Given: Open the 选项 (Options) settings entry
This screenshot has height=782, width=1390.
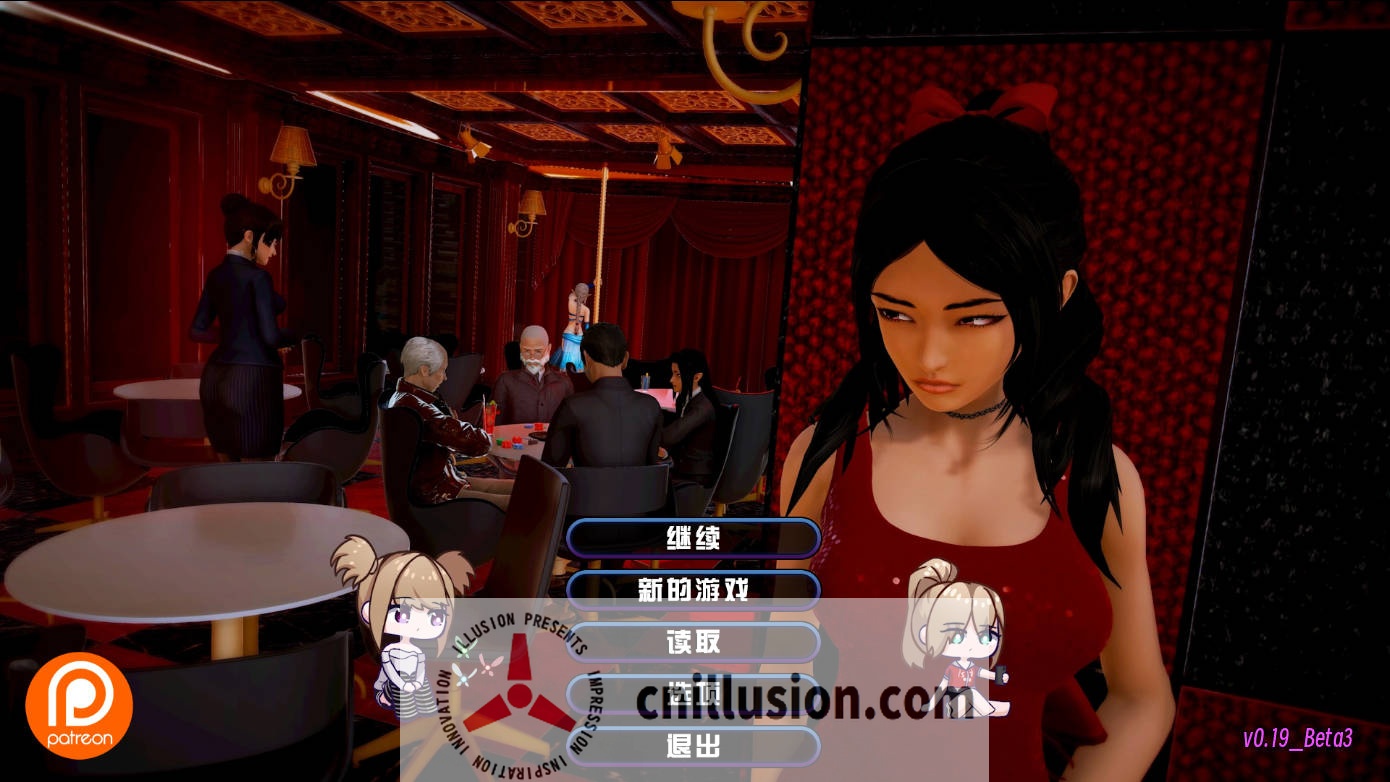Looking at the screenshot, I should coord(694,695).
